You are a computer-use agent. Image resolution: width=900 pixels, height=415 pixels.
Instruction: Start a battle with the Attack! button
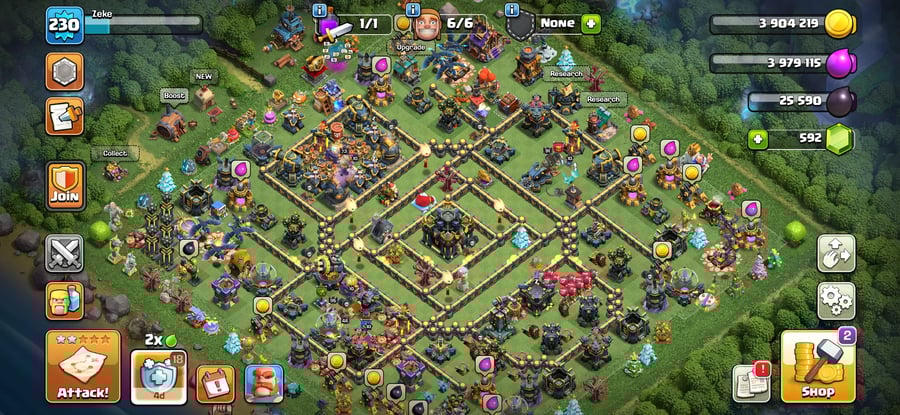83,366
